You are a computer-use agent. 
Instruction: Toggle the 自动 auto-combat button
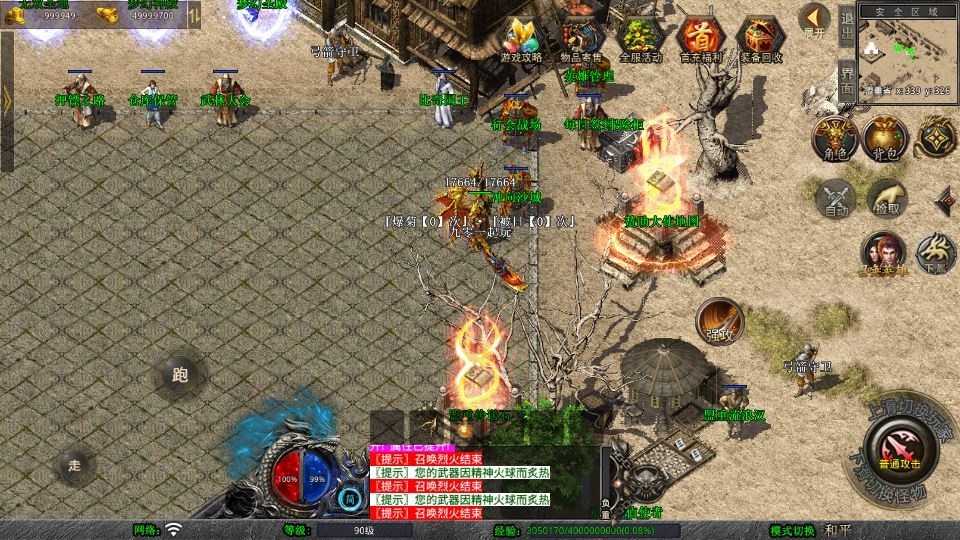835,196
